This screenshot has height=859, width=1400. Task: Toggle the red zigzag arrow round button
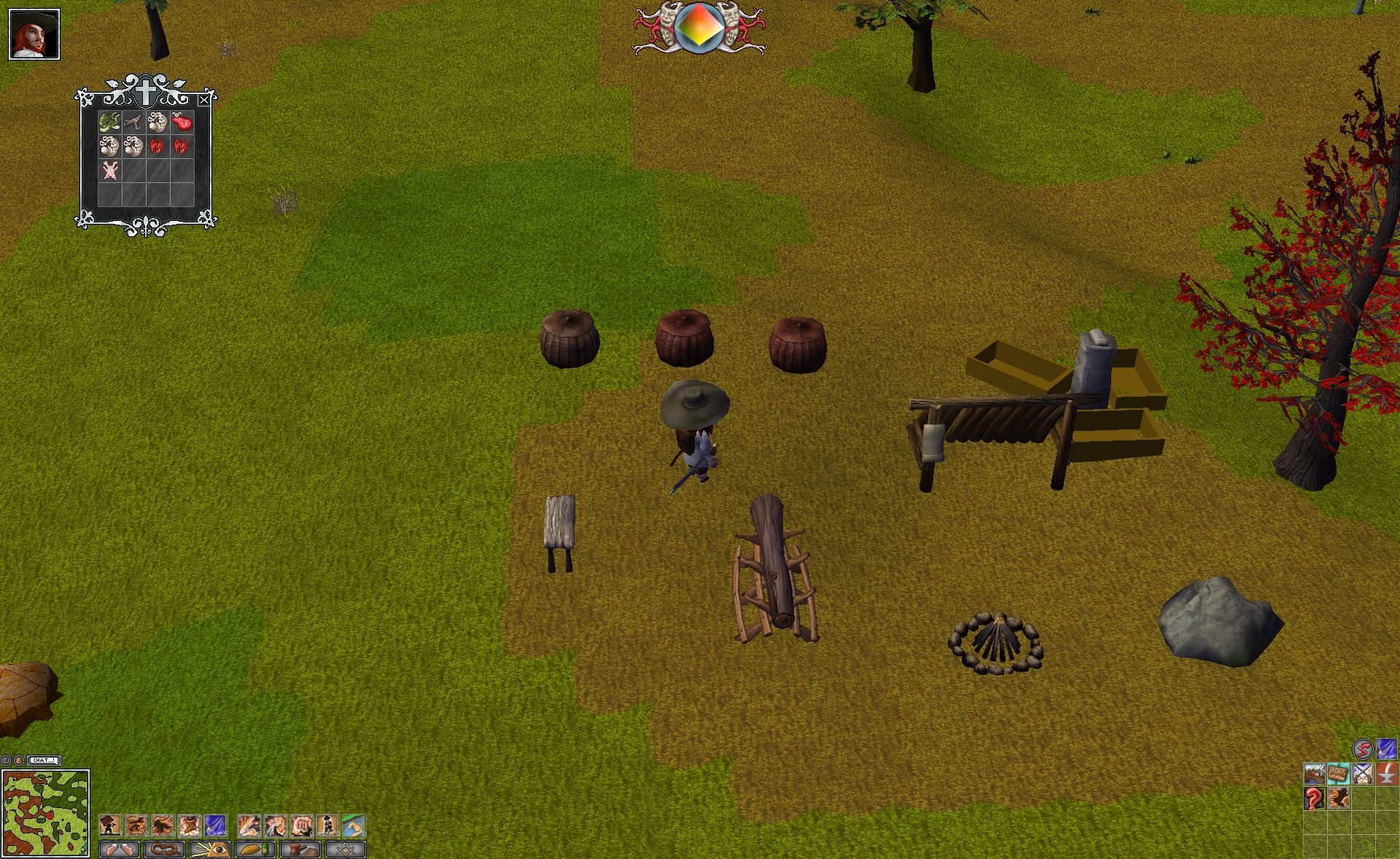[1362, 749]
